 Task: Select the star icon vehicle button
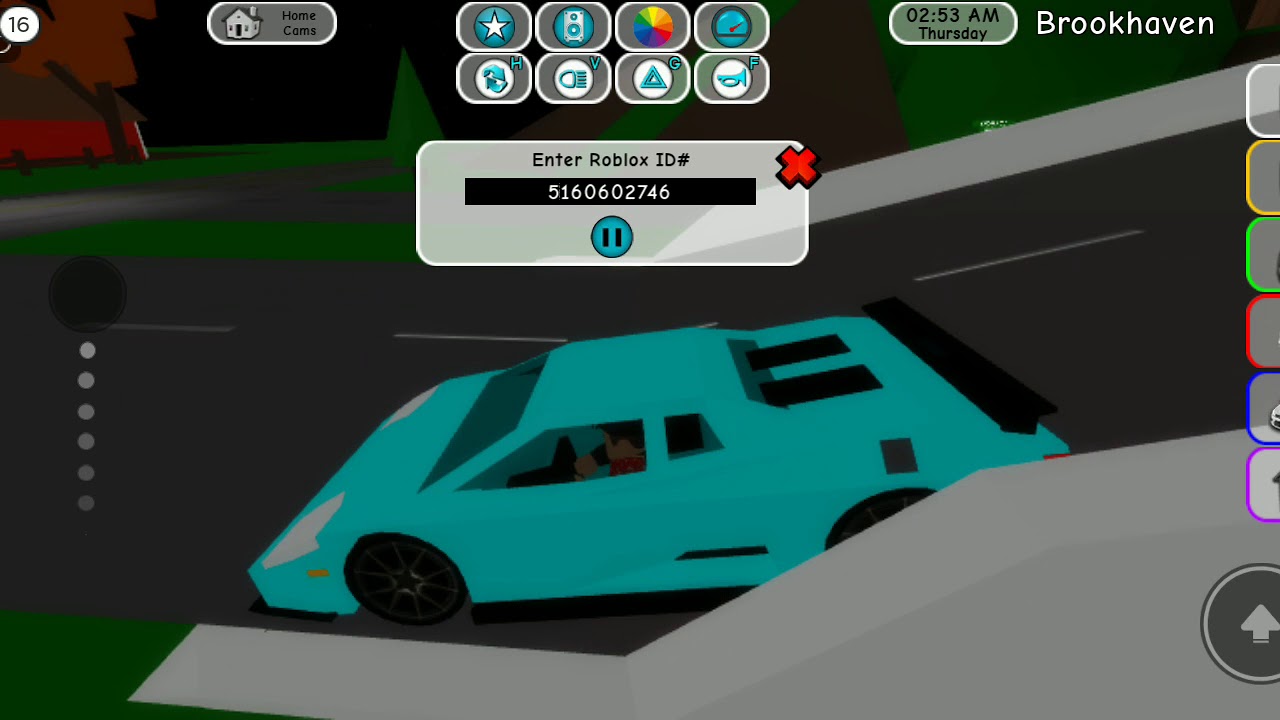[x=494, y=27]
